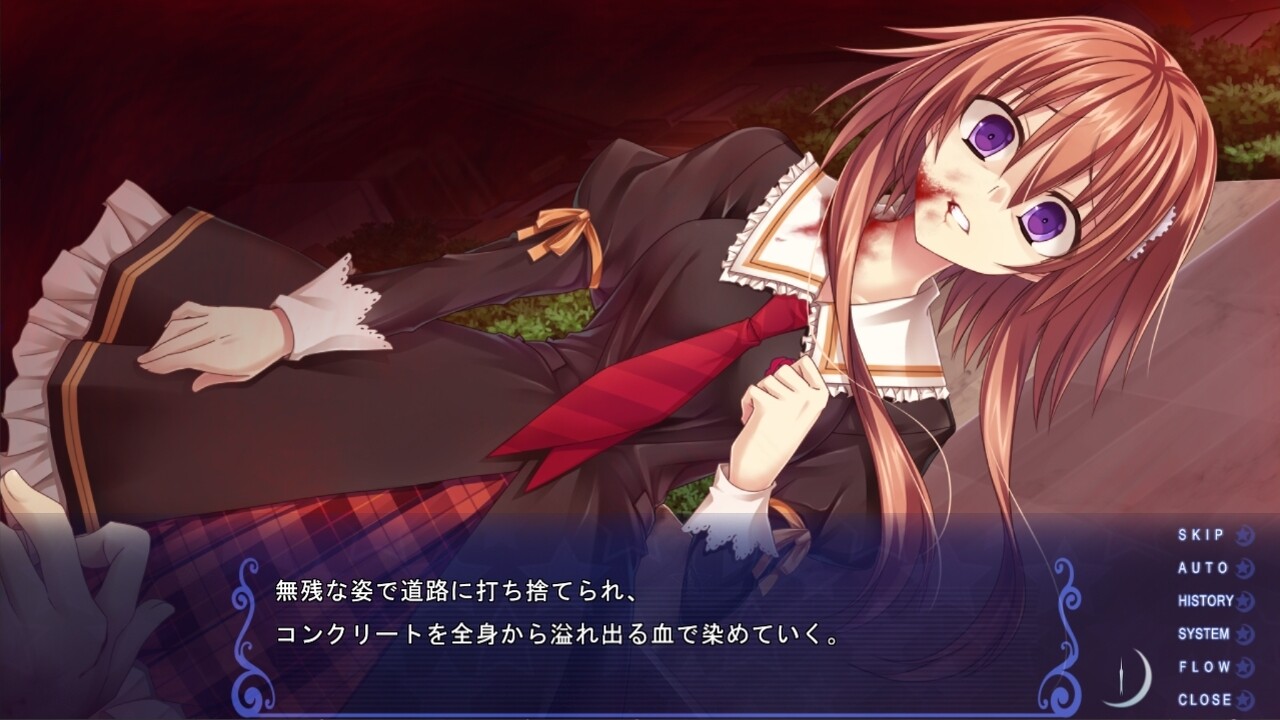Click the star icon beside FLOW
Screen dimensions: 1280x720
1244,664
